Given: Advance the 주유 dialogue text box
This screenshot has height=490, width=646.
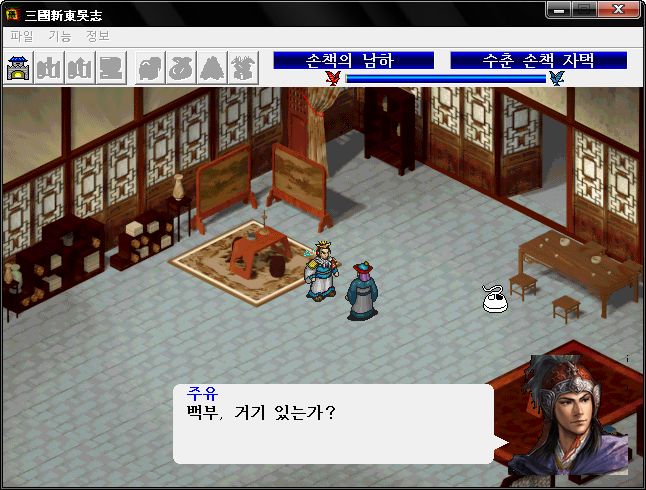Looking at the screenshot, I should (x=333, y=424).
